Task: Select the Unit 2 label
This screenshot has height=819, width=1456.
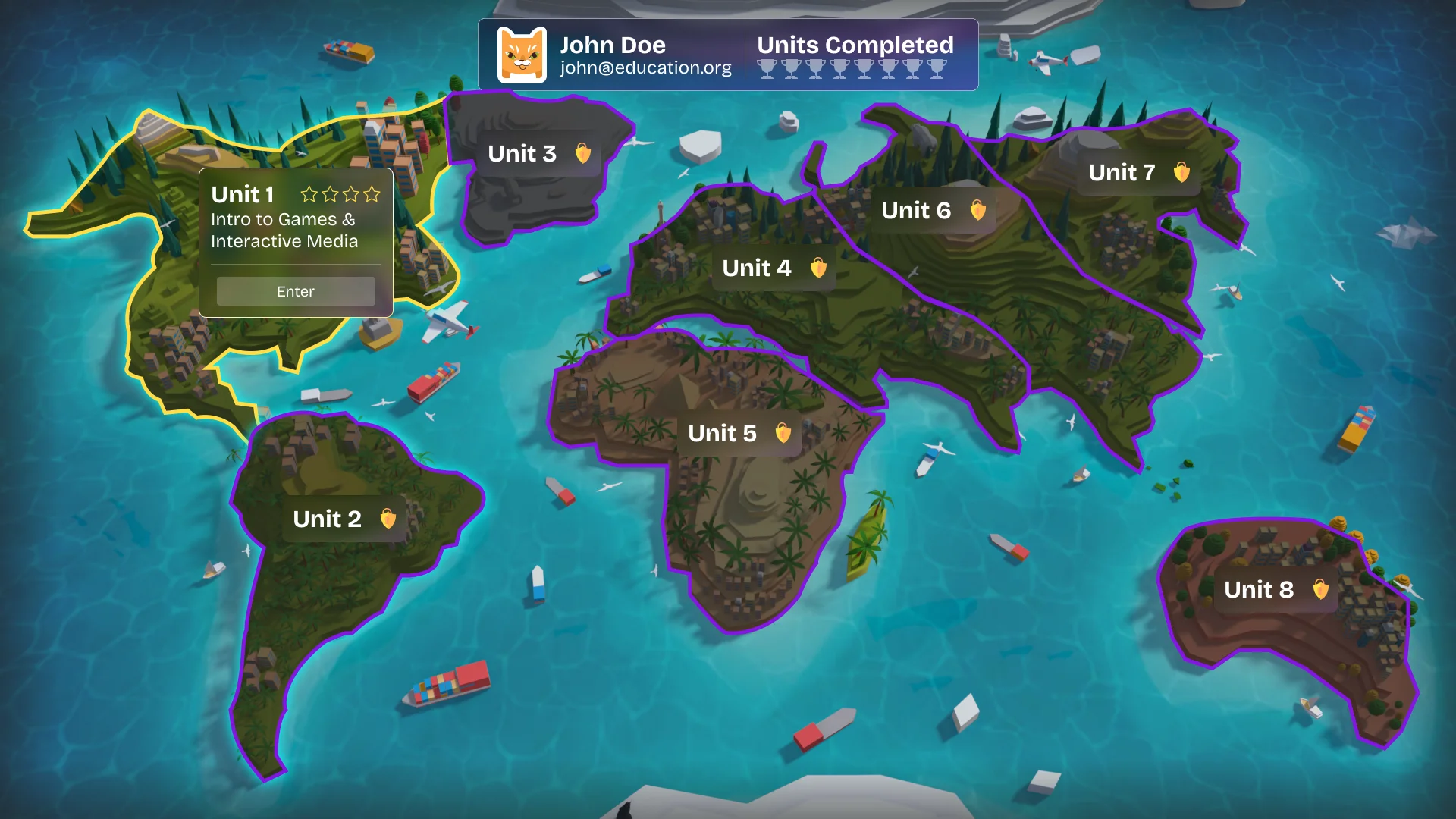Action: [x=328, y=519]
